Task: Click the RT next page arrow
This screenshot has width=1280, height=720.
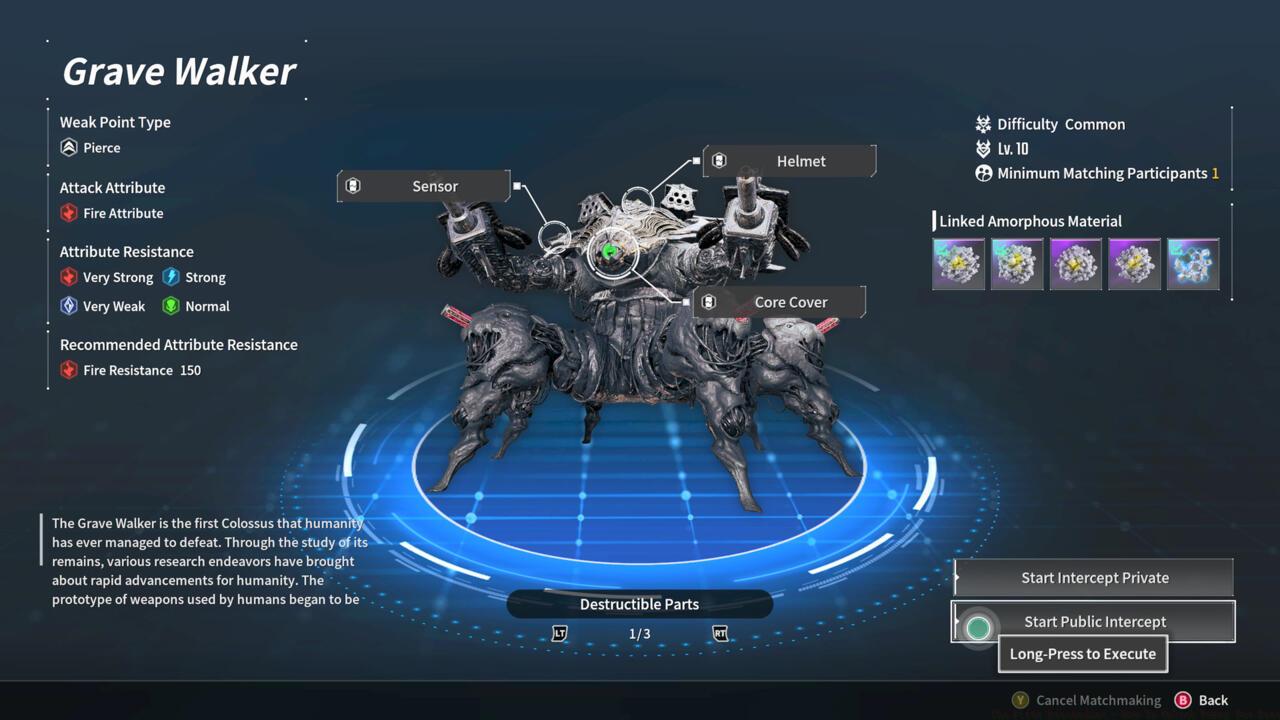Action: click(x=720, y=633)
